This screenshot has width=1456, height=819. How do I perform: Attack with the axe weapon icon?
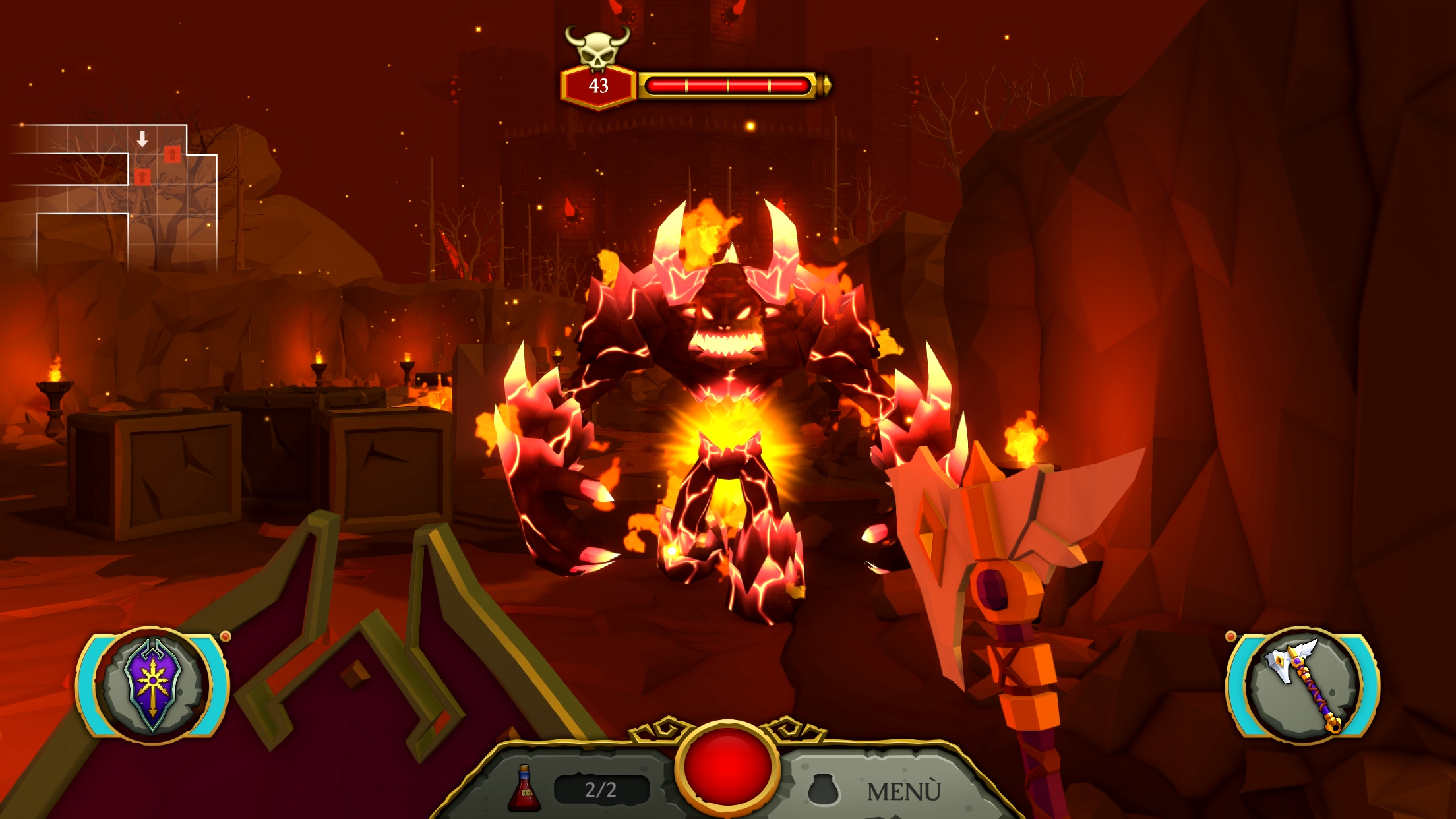pyautogui.click(x=1302, y=684)
